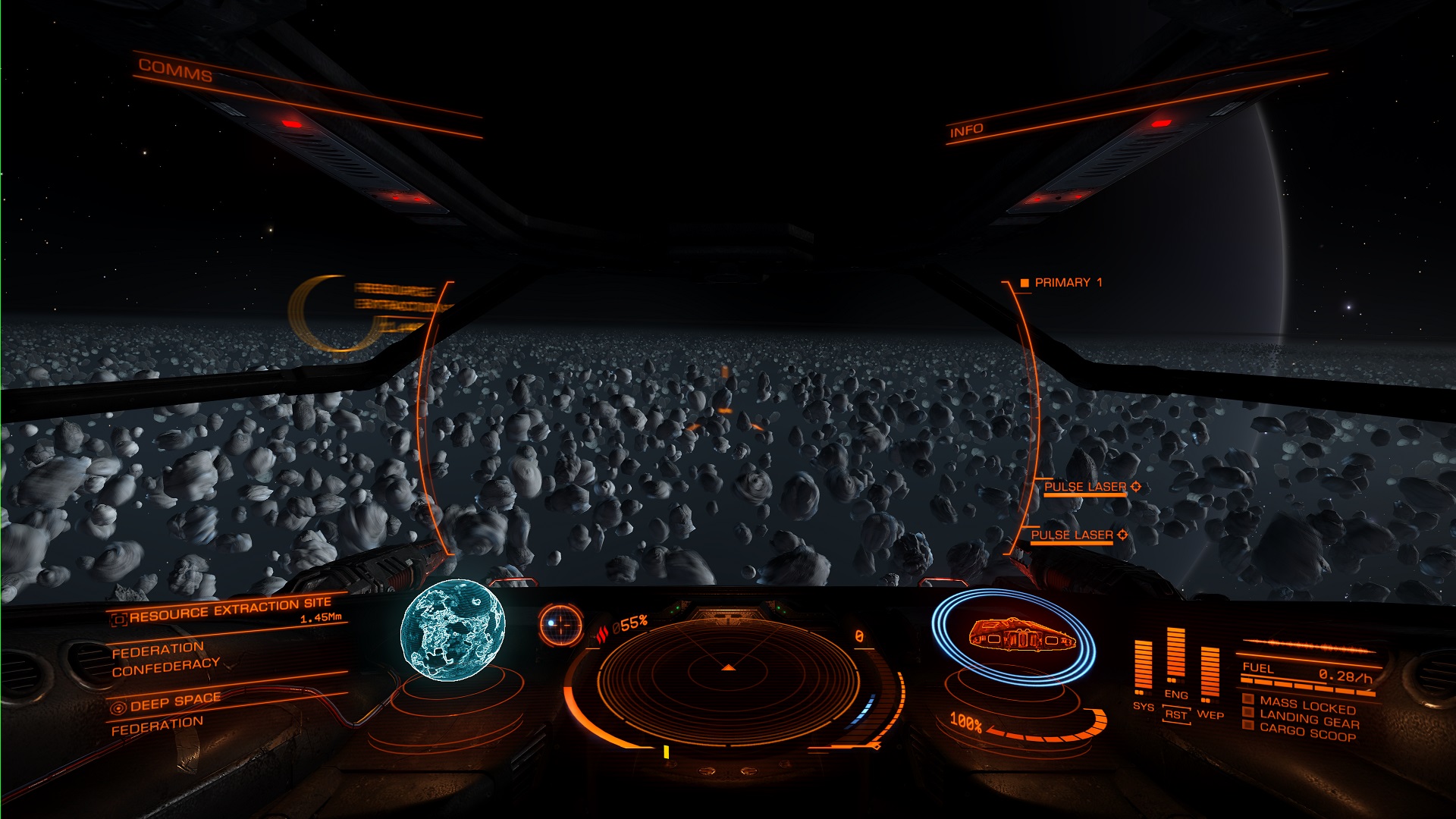The image size is (1456, 819).
Task: Open the INFO panel
Action: click(966, 130)
